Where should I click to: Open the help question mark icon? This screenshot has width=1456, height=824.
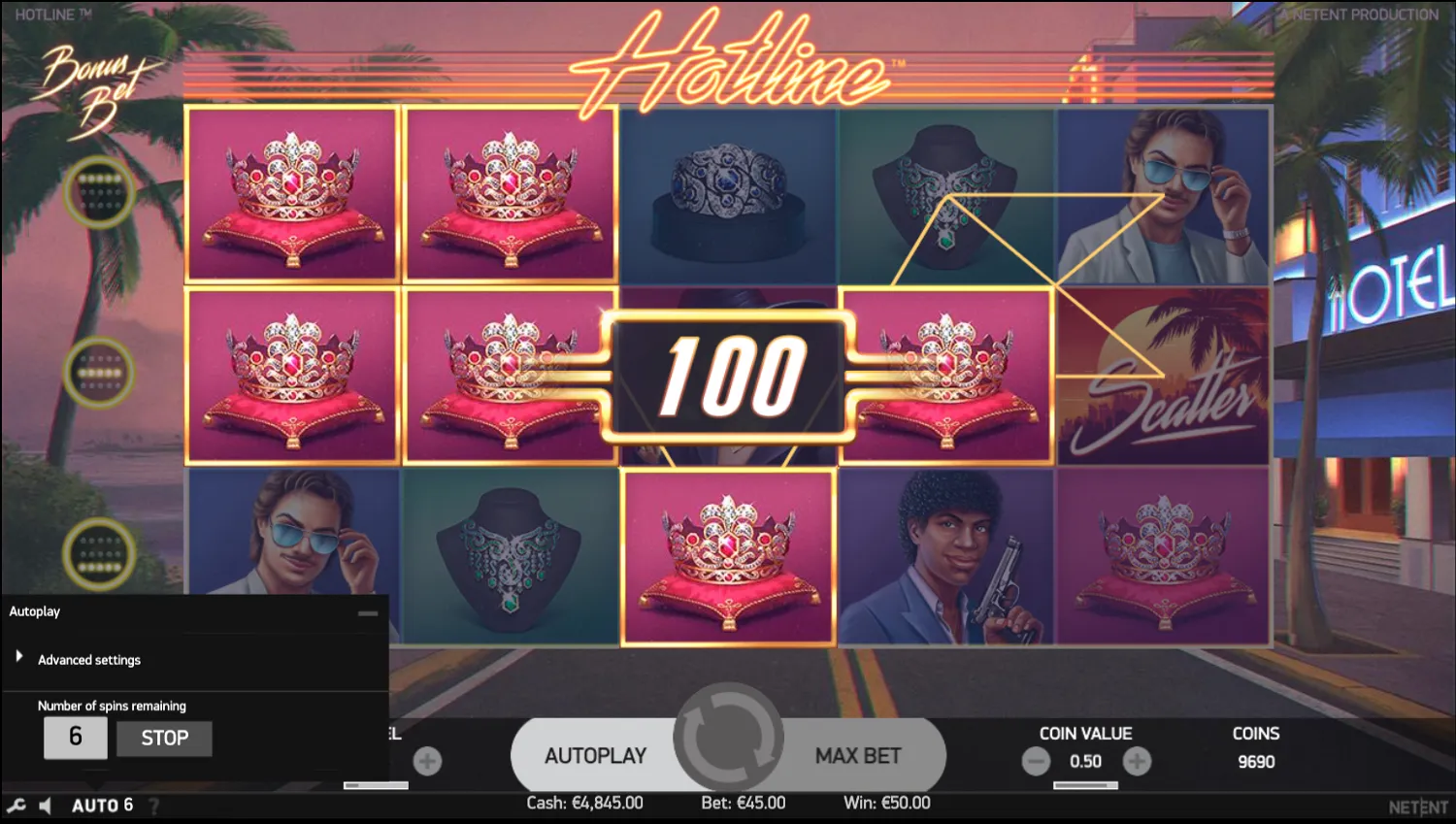(154, 805)
